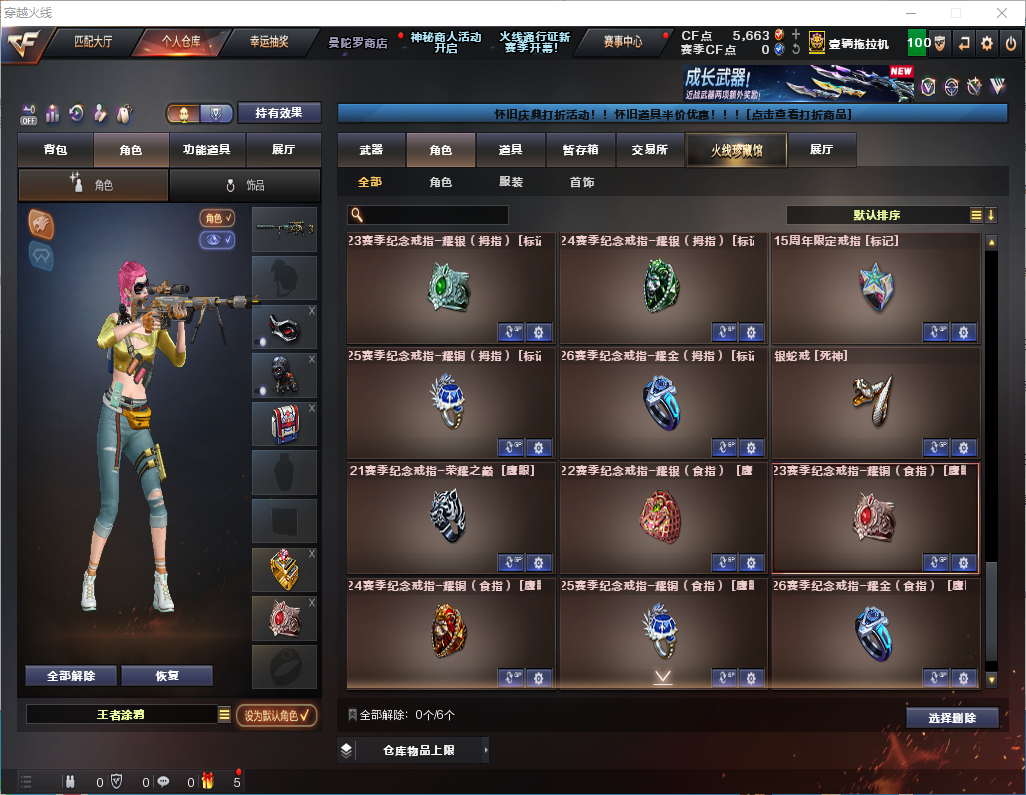Open the 赛事中心 menu
The width and height of the screenshot is (1026, 795).
[622, 42]
